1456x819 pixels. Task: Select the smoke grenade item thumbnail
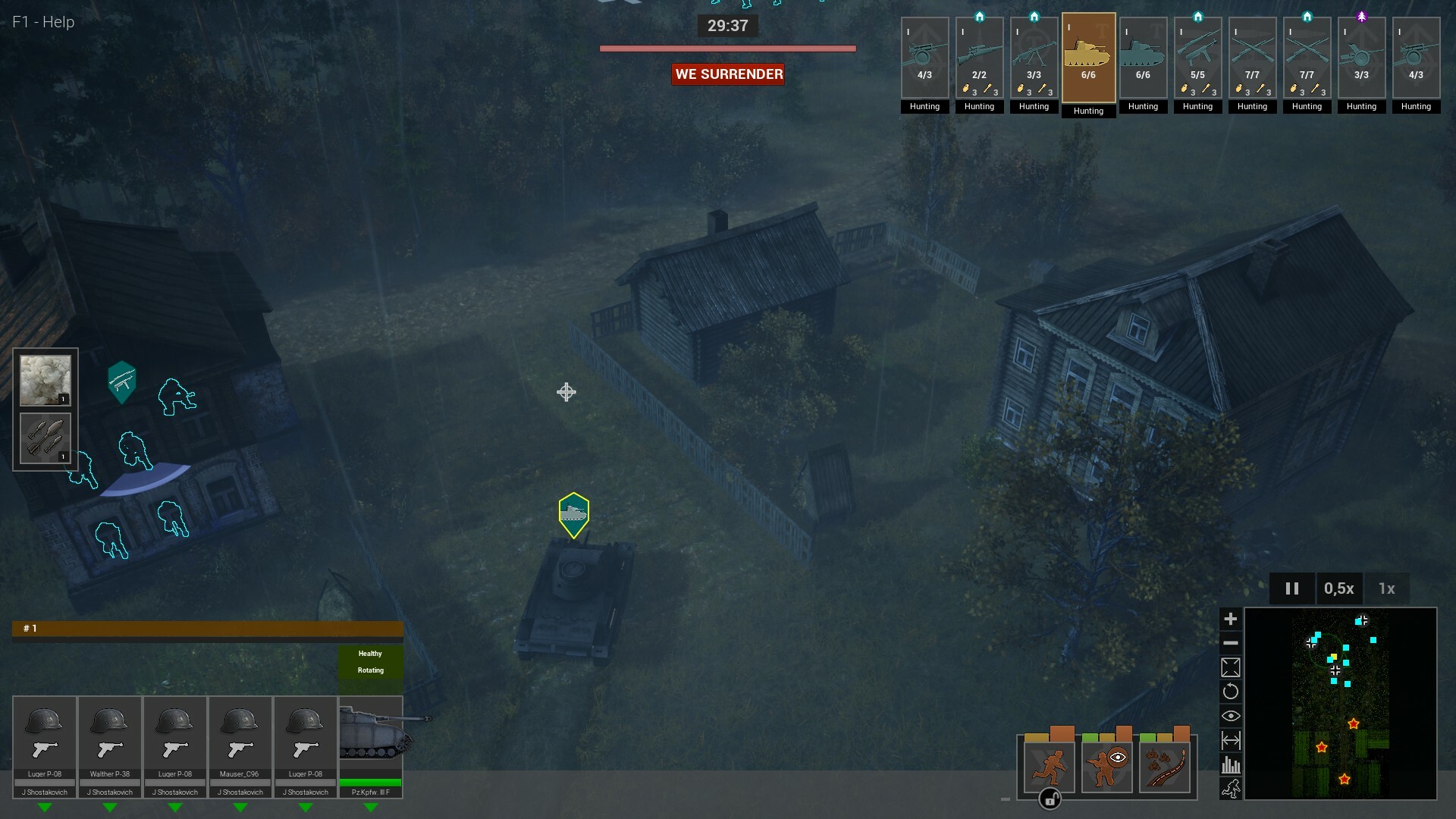tap(45, 378)
